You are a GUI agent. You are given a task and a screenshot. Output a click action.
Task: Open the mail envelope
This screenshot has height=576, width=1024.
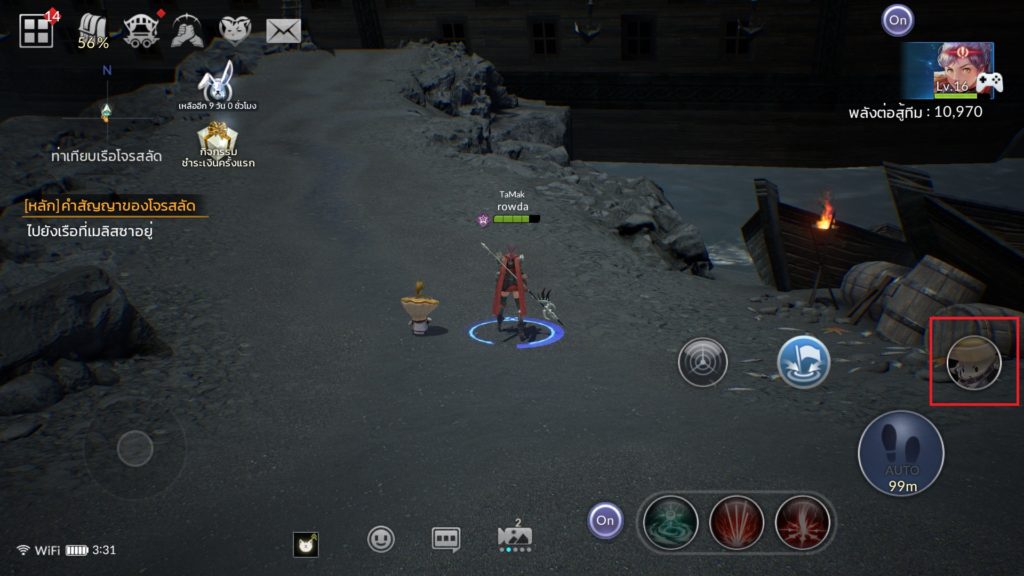pyautogui.click(x=284, y=31)
